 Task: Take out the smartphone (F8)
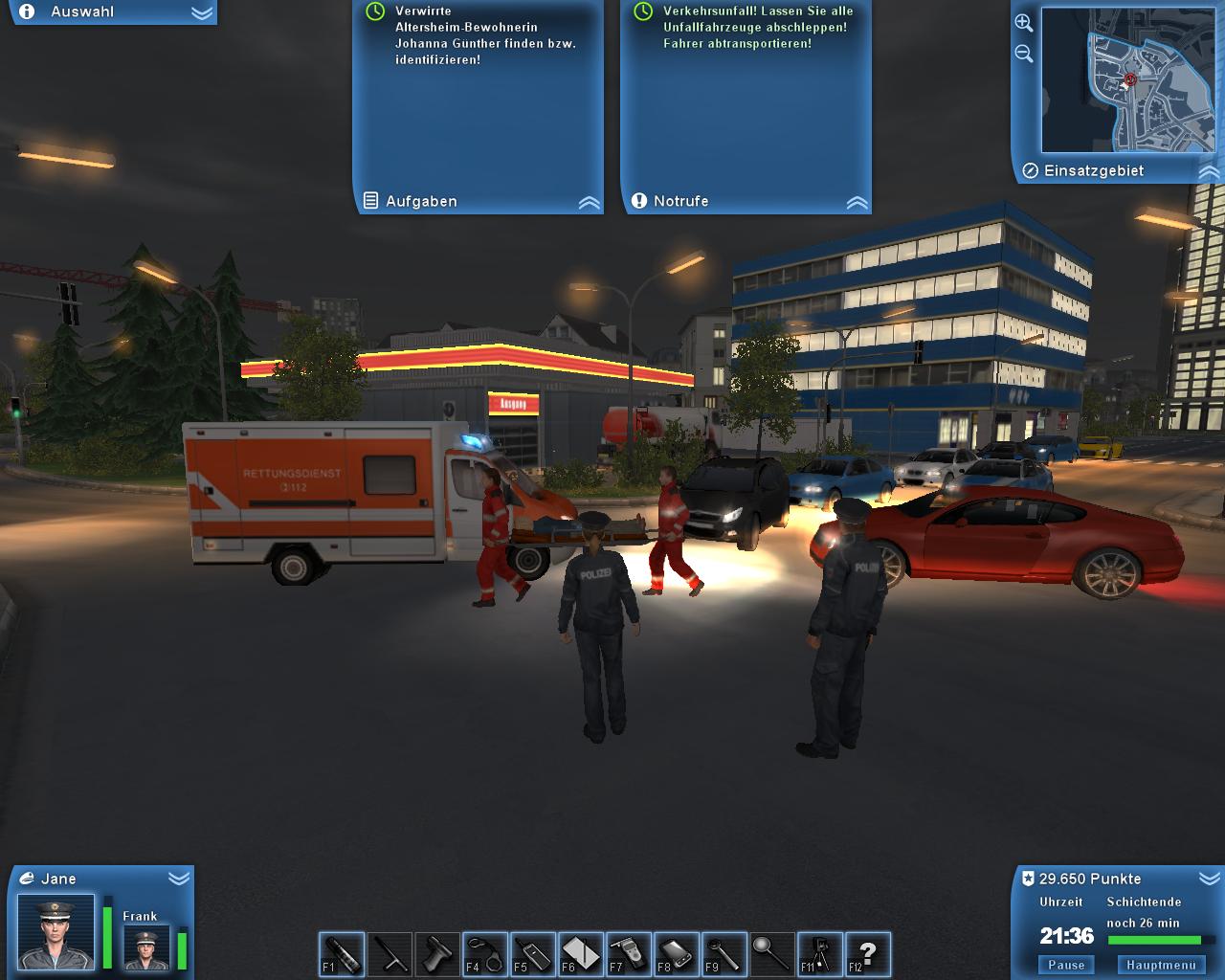[675, 954]
